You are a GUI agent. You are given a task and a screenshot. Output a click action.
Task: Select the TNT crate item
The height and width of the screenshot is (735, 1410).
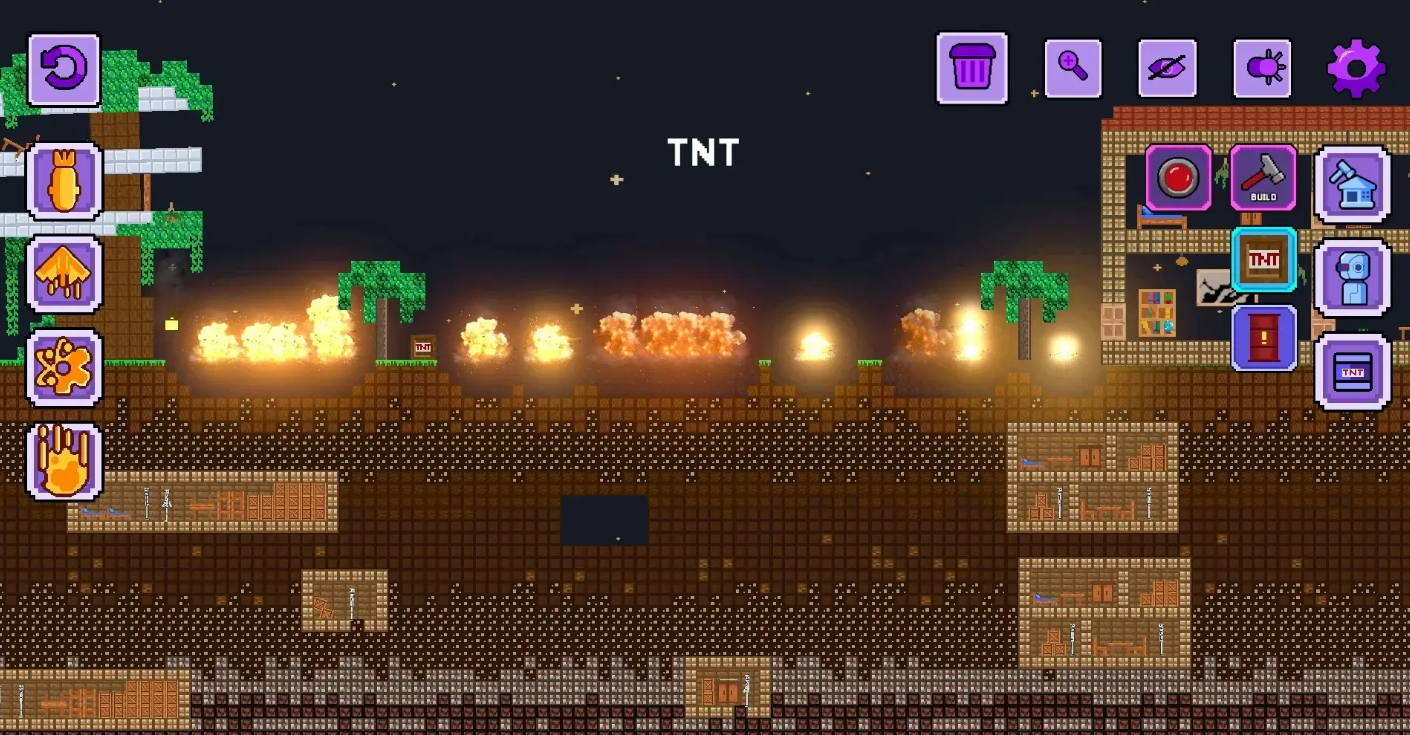click(1264, 260)
